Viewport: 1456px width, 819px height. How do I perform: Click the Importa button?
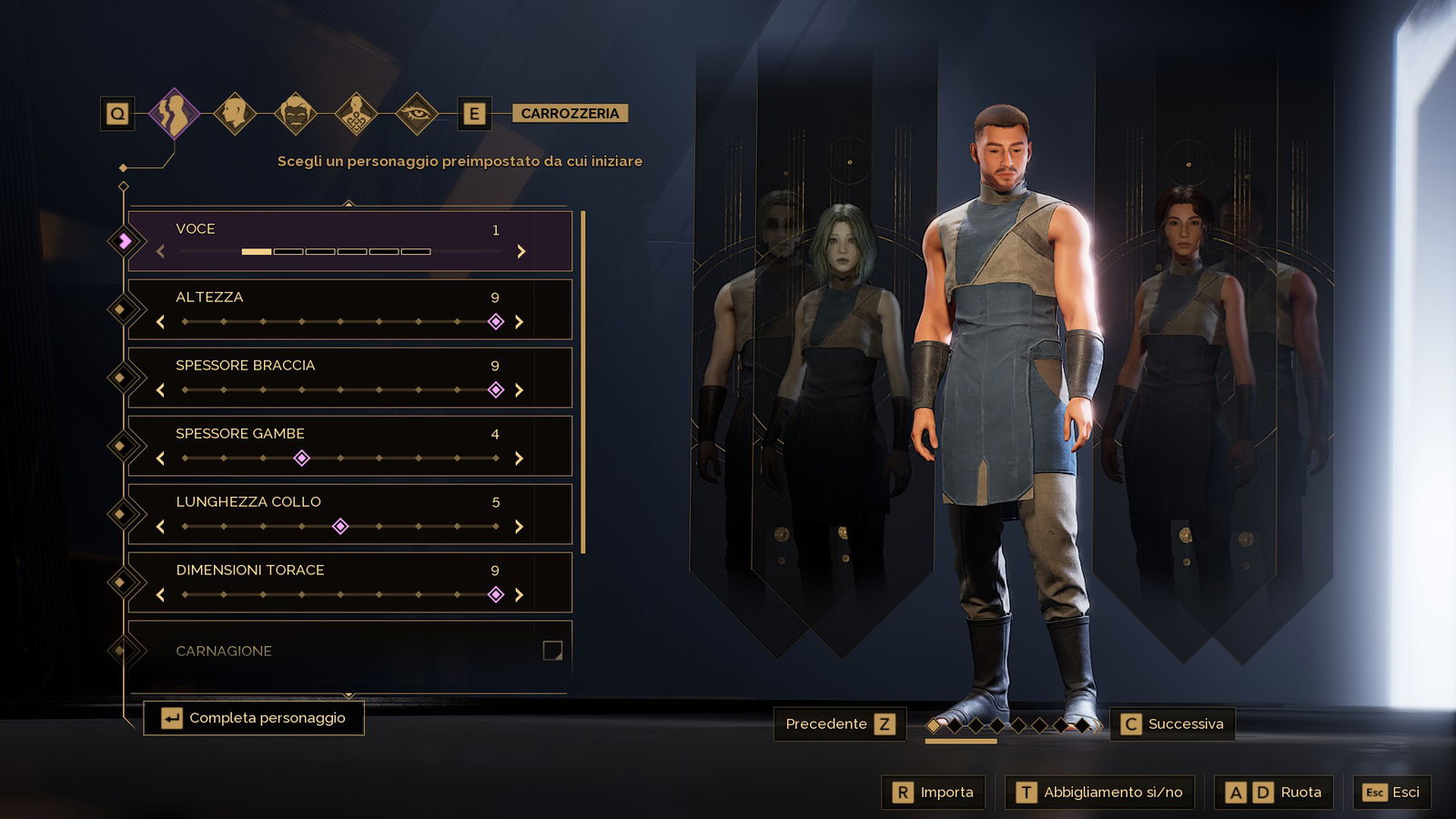click(934, 793)
